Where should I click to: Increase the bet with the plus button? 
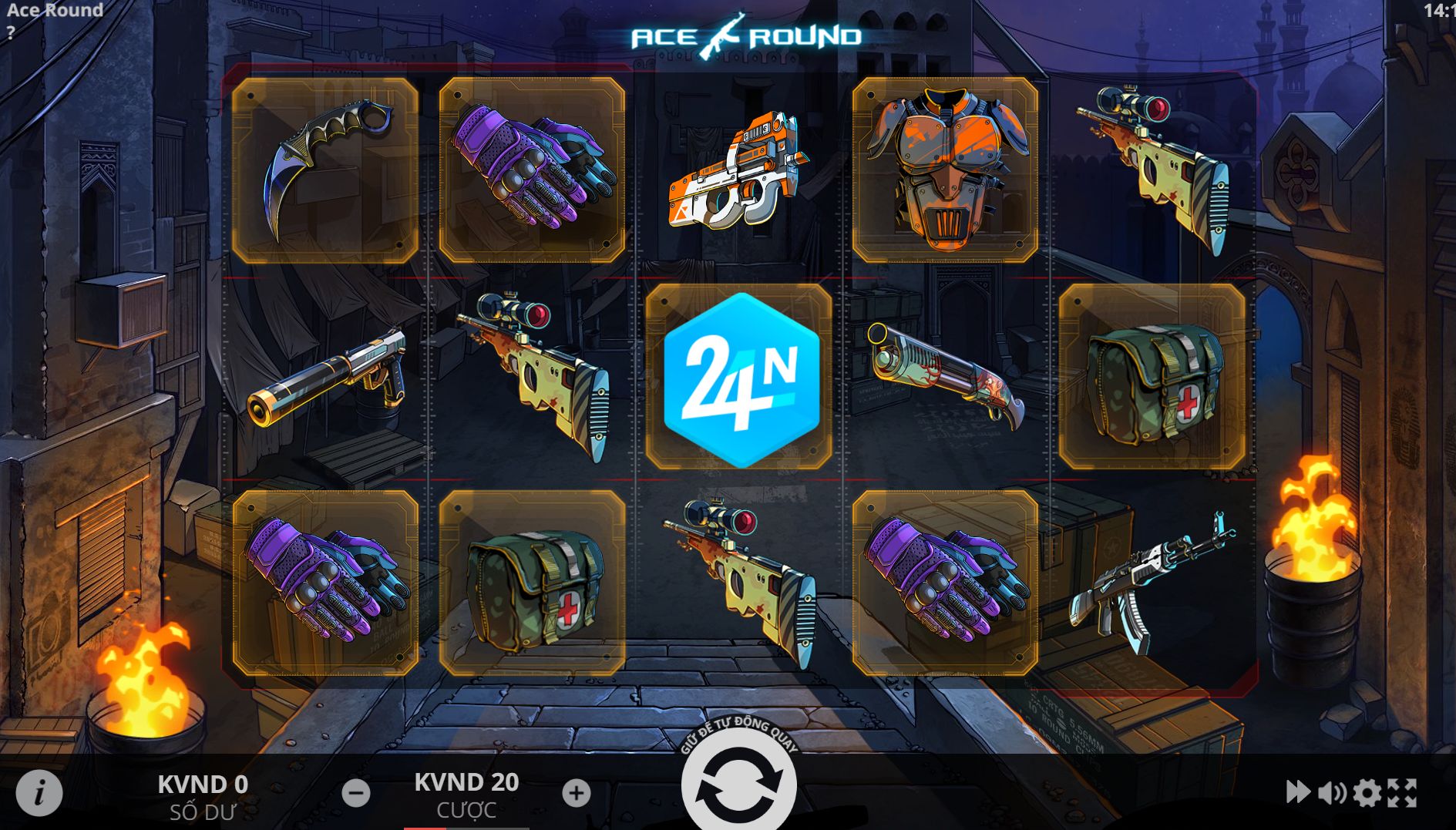pos(576,793)
